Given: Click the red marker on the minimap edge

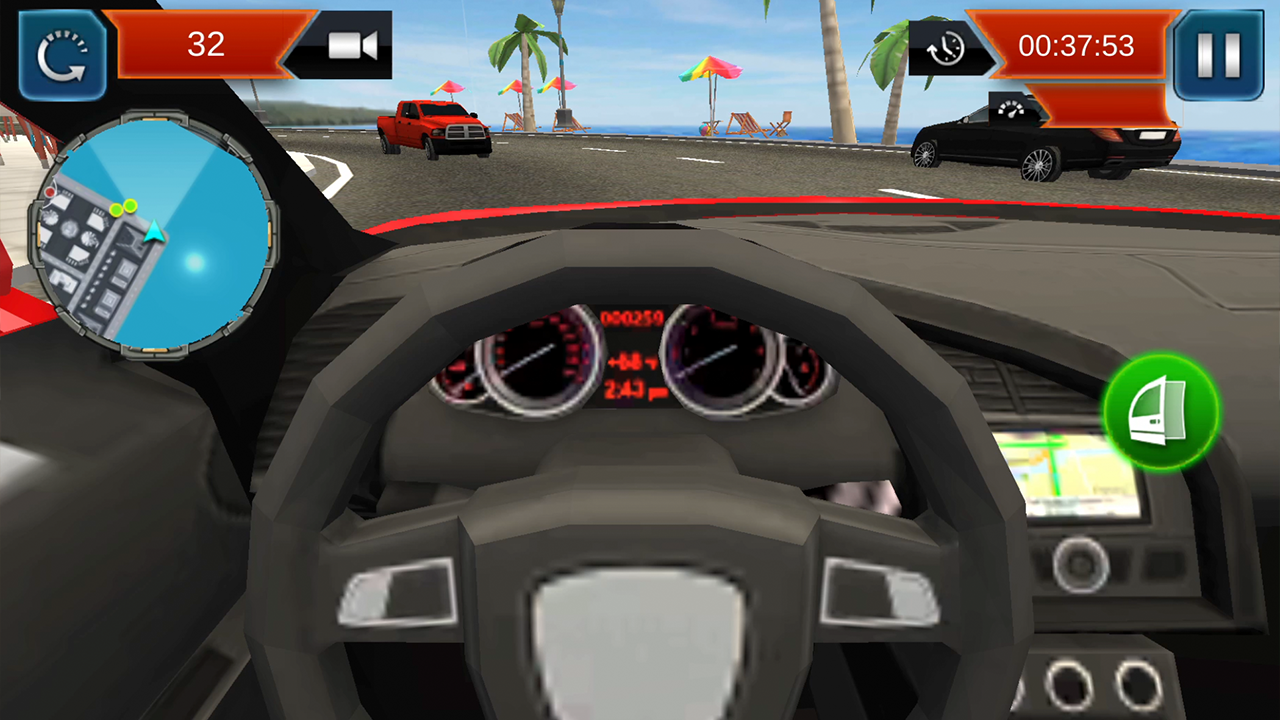Looking at the screenshot, I should pos(50,190).
